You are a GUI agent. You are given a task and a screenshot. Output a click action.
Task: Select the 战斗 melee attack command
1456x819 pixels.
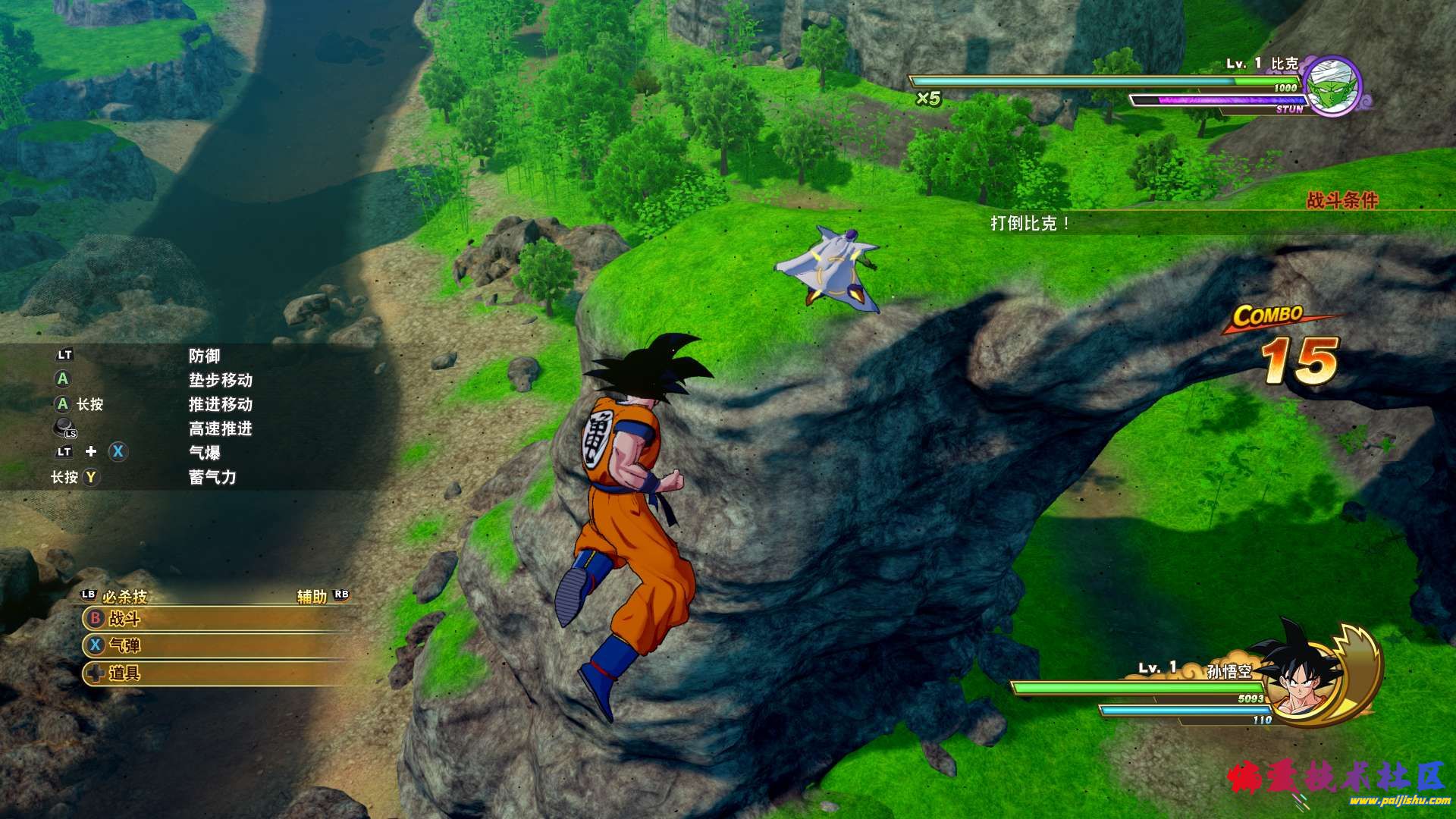click(124, 619)
